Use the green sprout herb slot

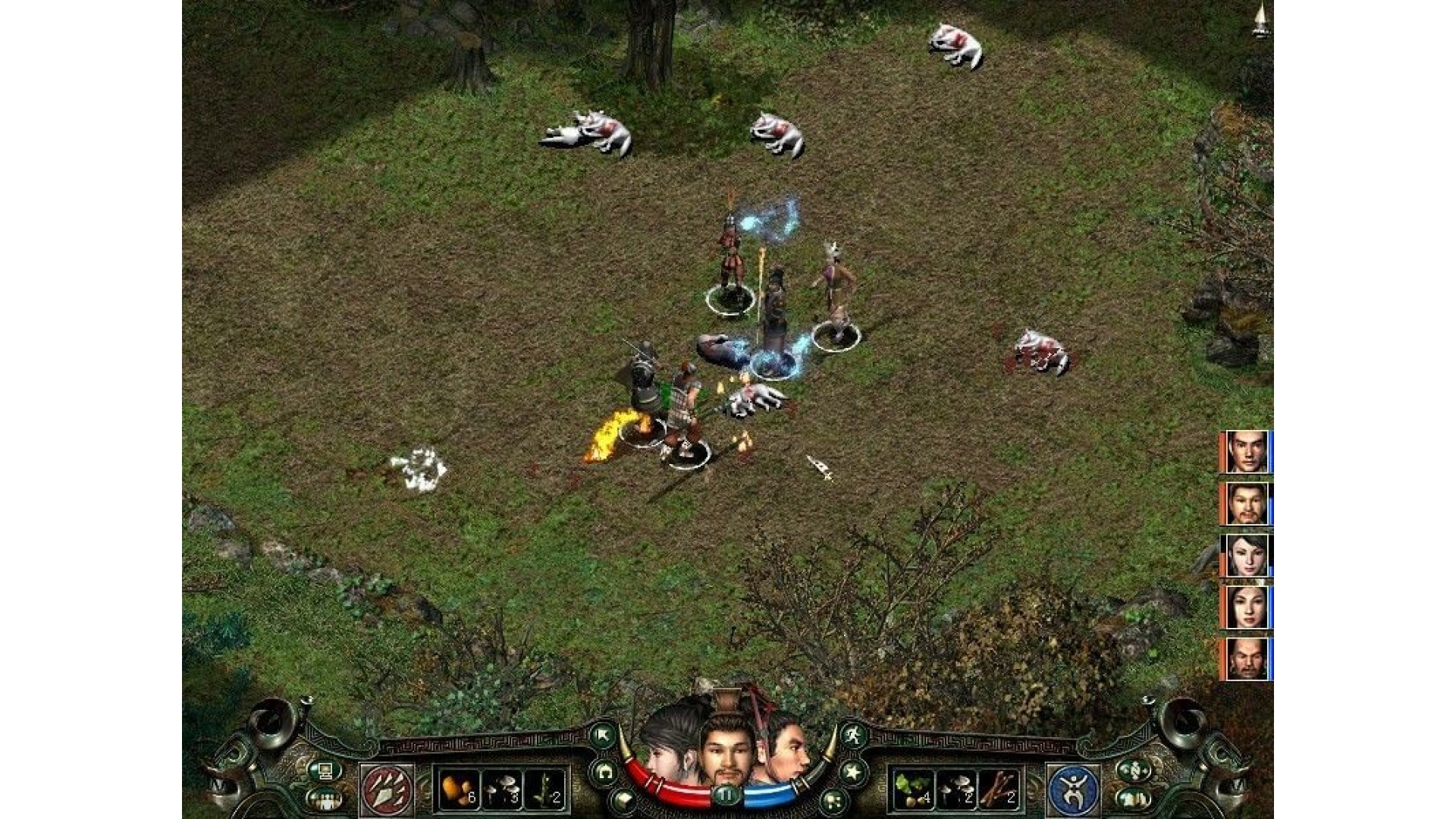tap(545, 790)
